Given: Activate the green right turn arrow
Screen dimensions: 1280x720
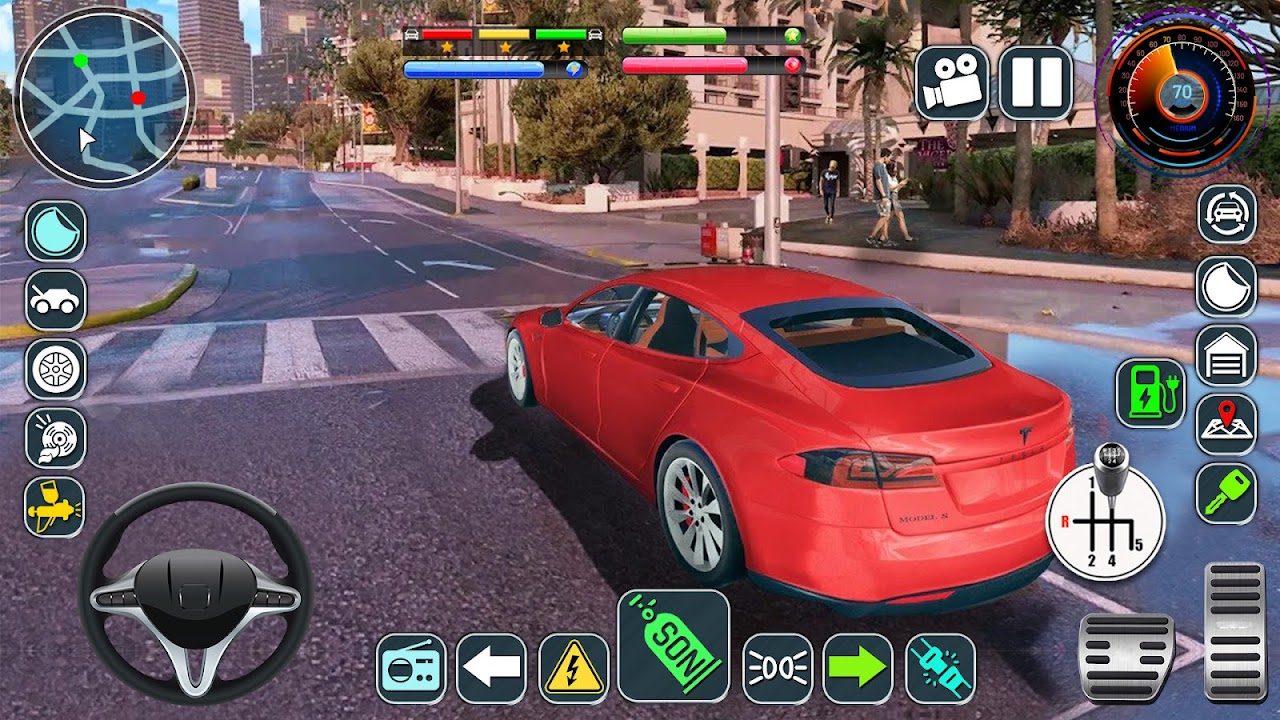Looking at the screenshot, I should (x=858, y=667).
